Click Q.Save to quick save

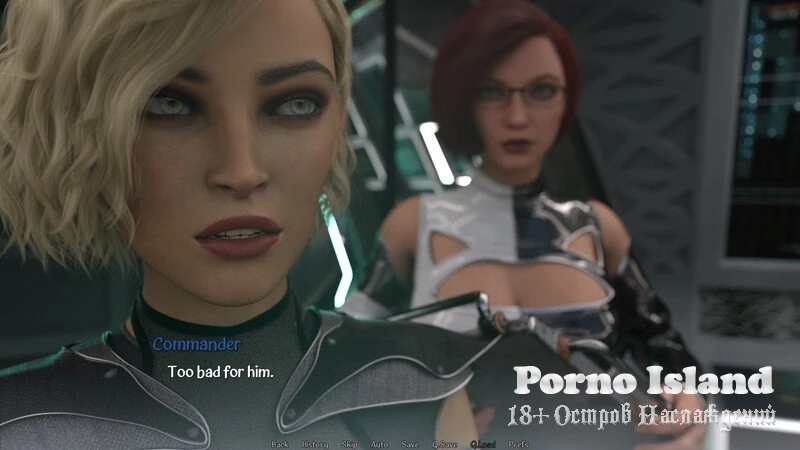[443, 443]
